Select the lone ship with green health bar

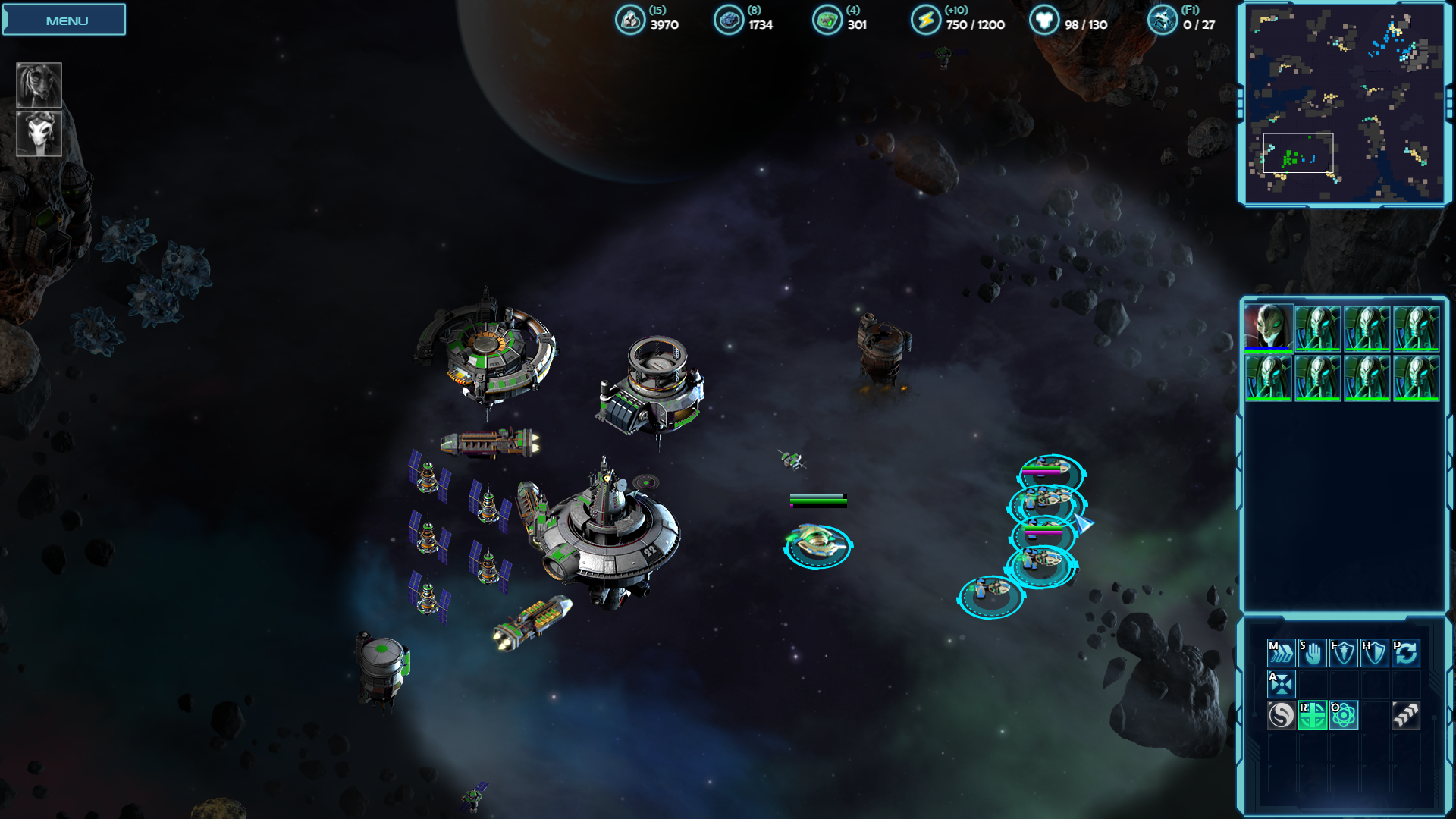click(817, 544)
